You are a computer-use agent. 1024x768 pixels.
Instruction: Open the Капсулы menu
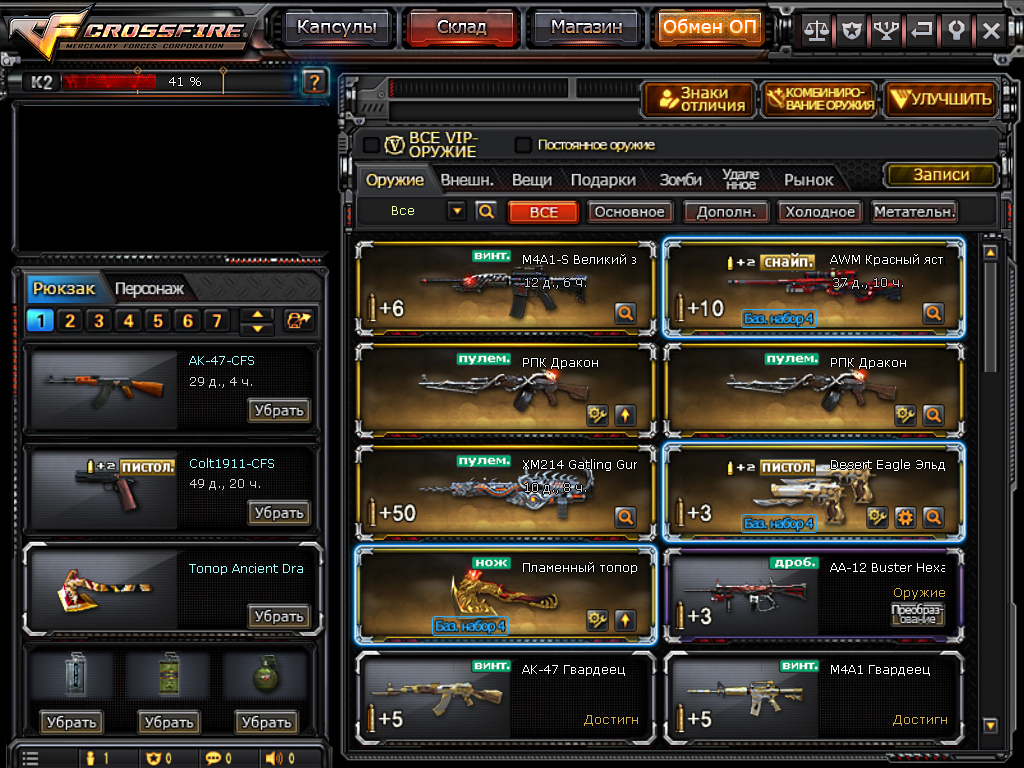pyautogui.click(x=337, y=28)
